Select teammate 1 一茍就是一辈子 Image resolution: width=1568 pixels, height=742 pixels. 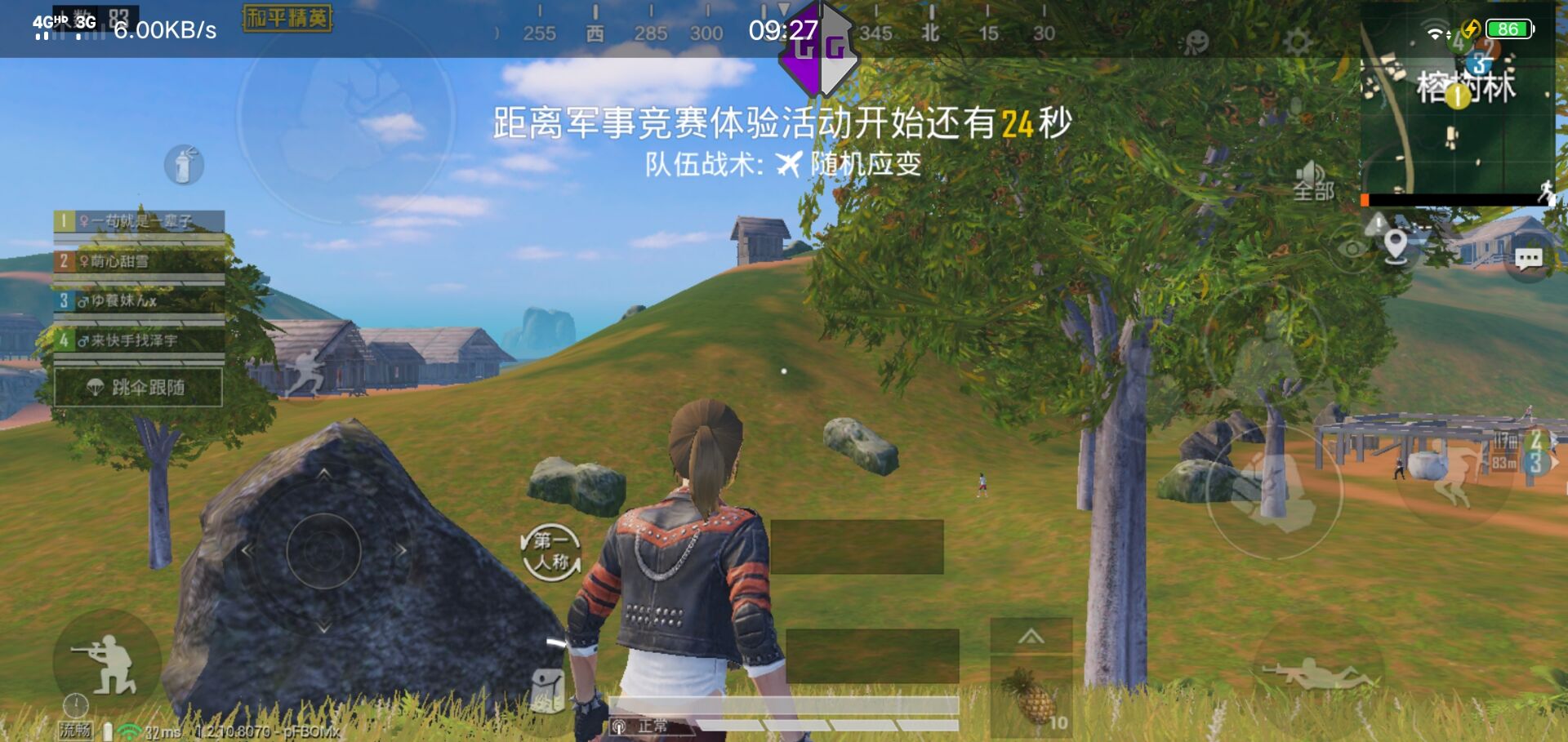tap(135, 219)
